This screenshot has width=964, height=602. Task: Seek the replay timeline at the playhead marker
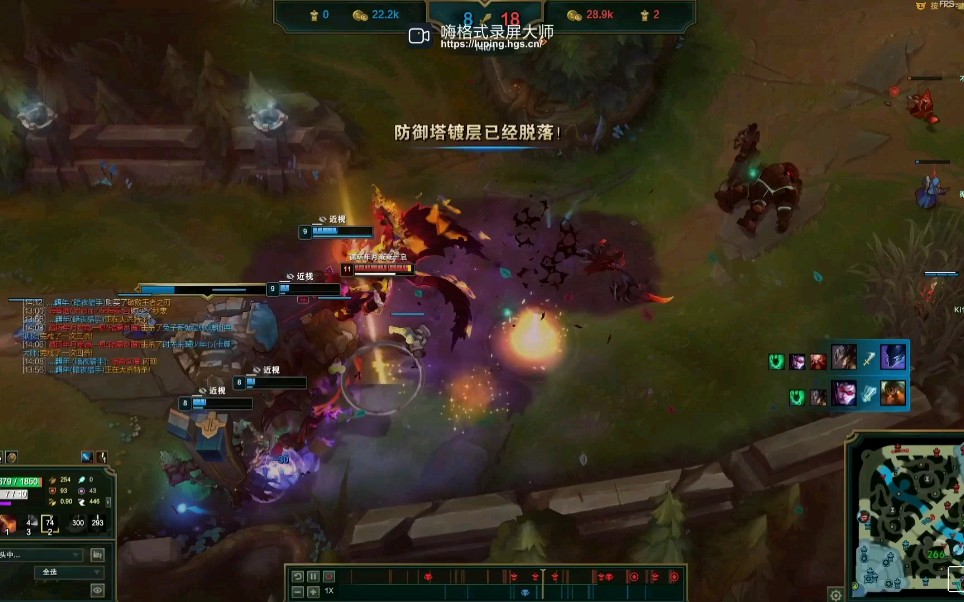(x=543, y=577)
